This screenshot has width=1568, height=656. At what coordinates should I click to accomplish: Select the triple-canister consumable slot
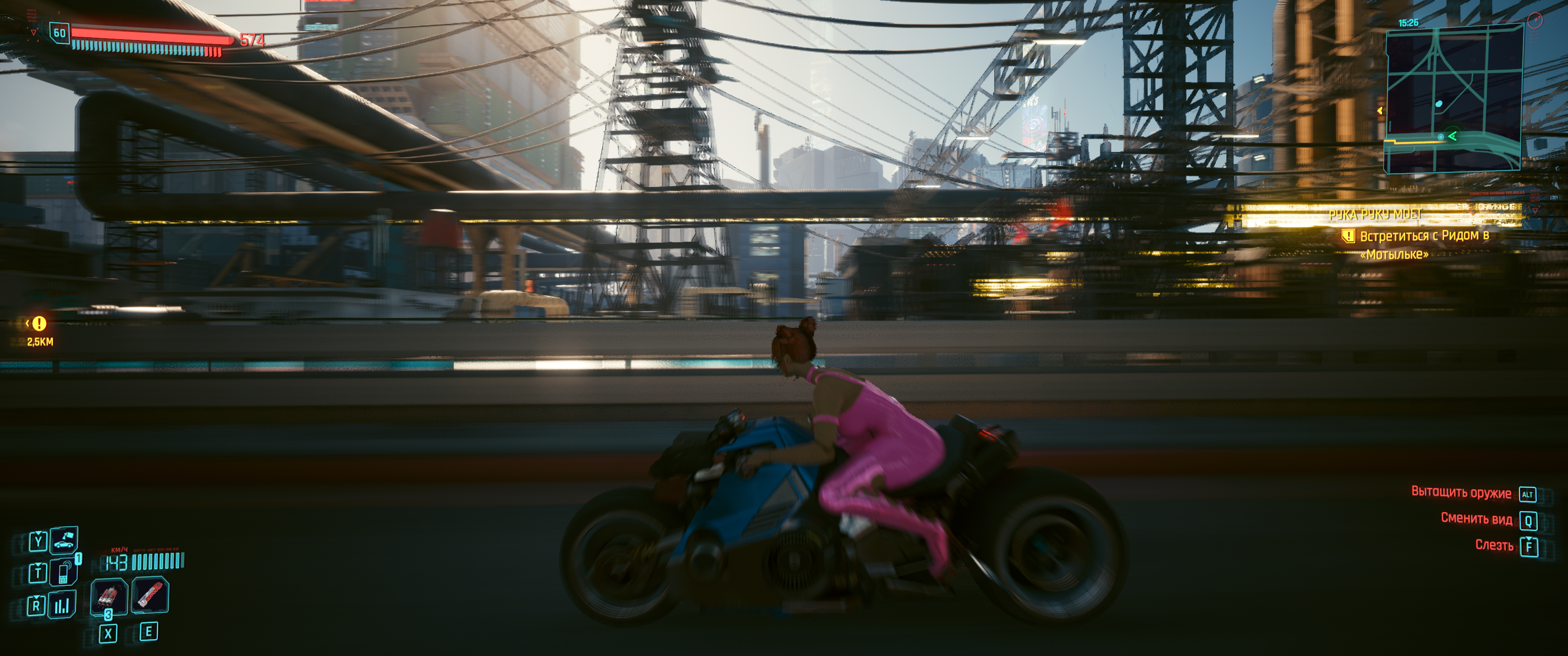(x=108, y=596)
